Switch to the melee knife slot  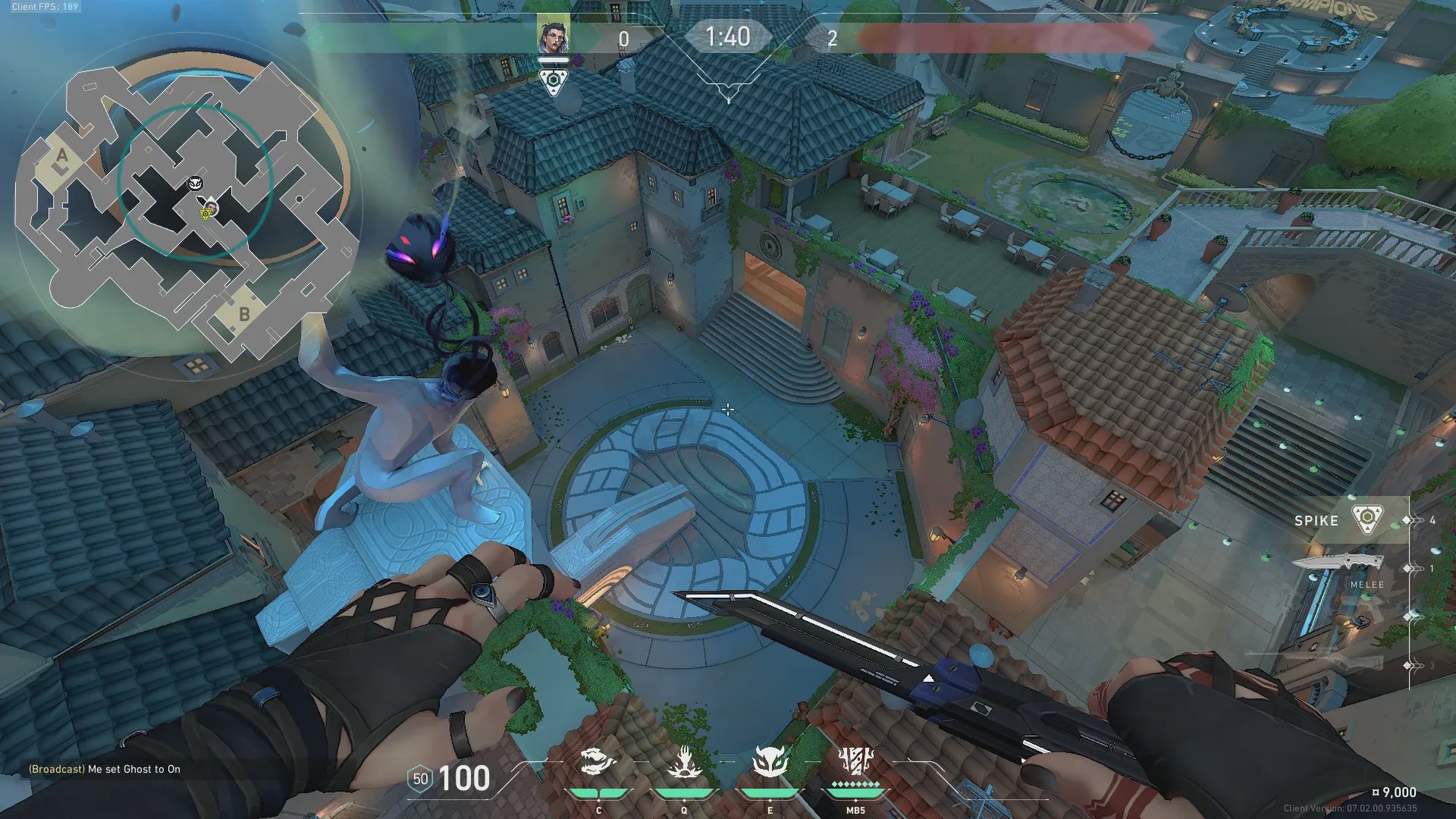pyautogui.click(x=1339, y=564)
